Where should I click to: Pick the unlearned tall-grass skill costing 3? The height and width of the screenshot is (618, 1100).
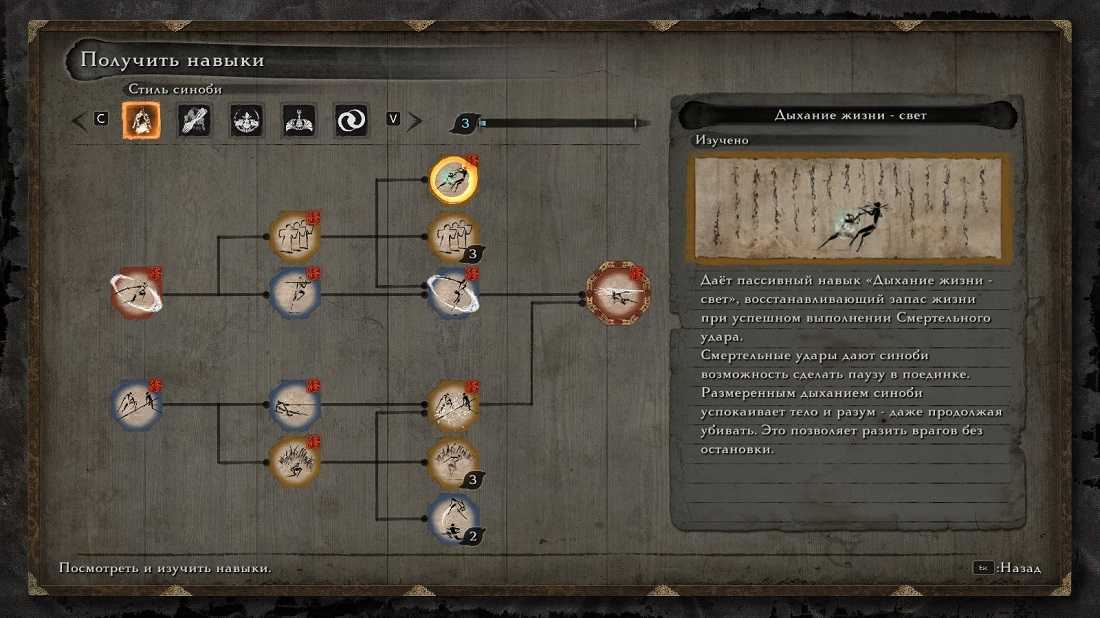(x=453, y=461)
